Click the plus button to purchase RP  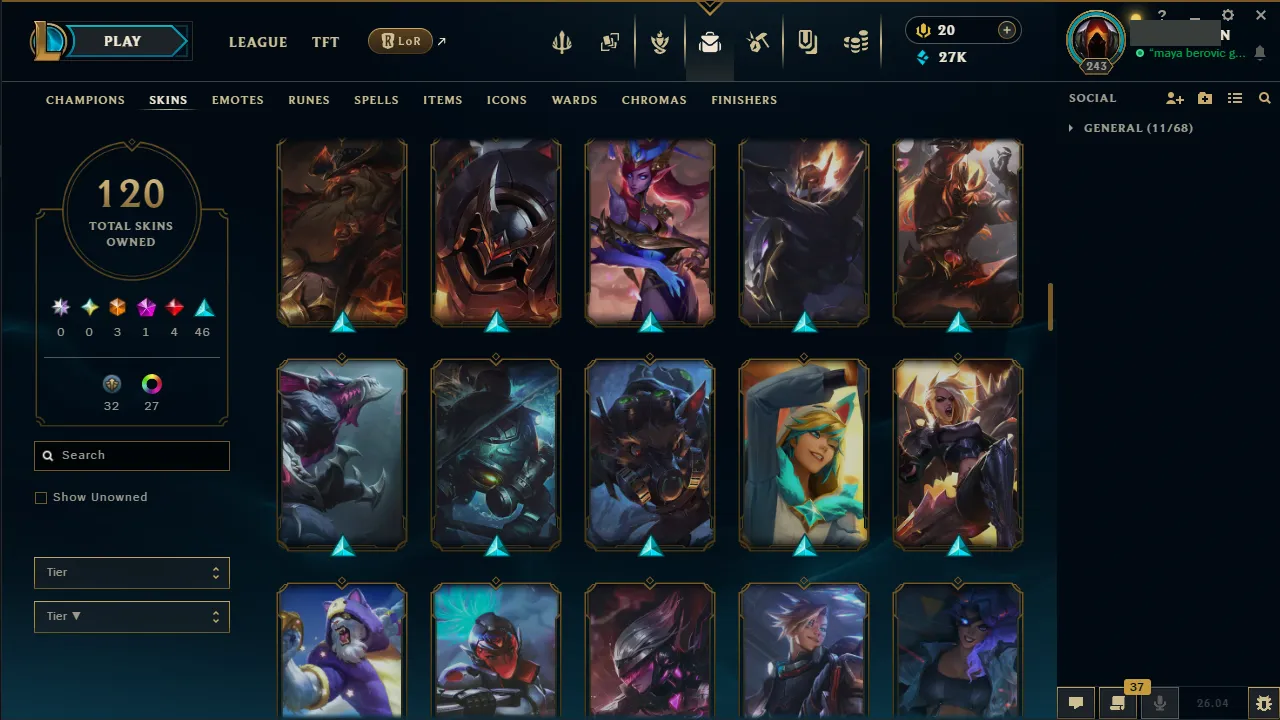coord(1006,30)
